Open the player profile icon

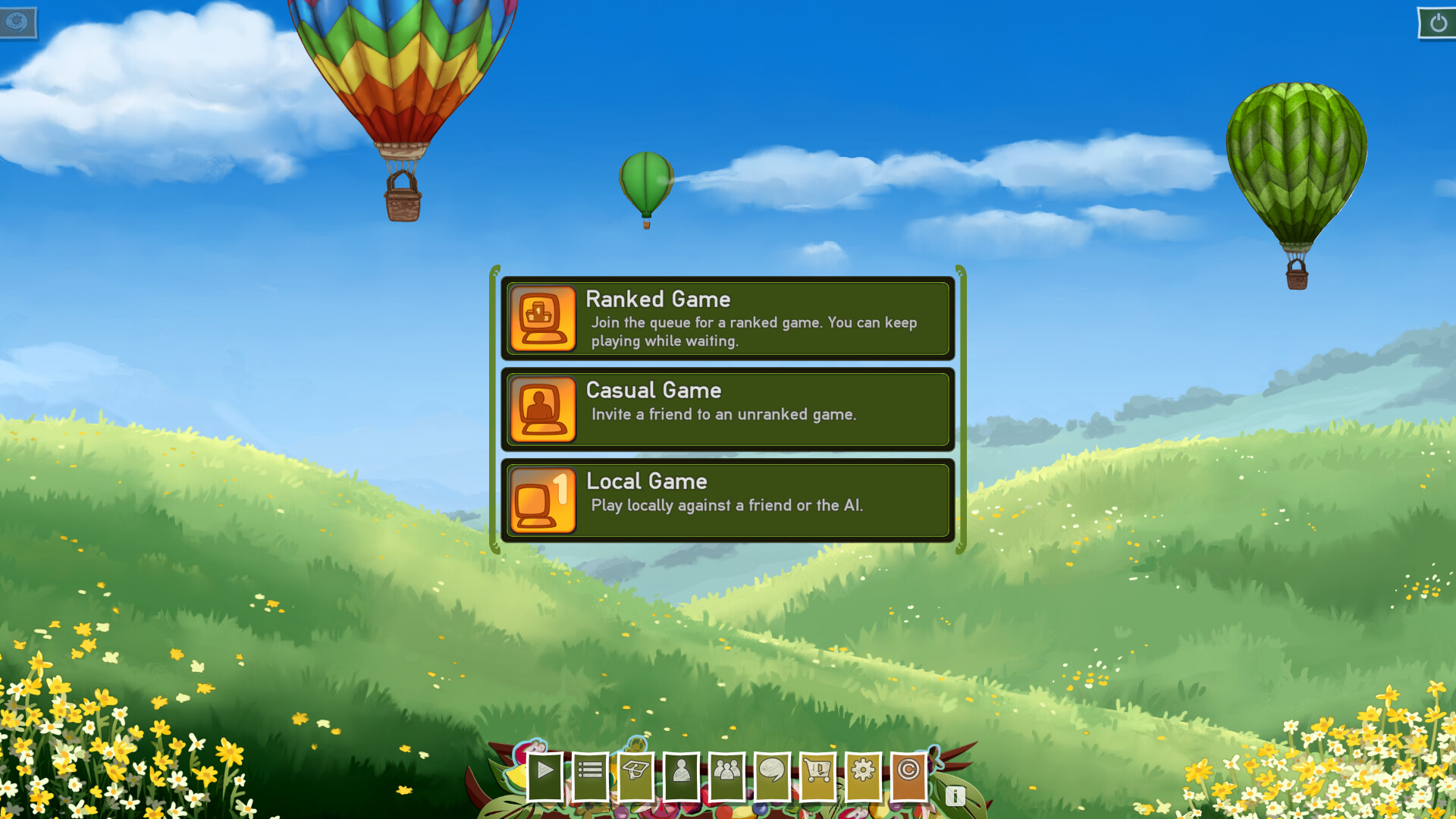[x=682, y=773]
